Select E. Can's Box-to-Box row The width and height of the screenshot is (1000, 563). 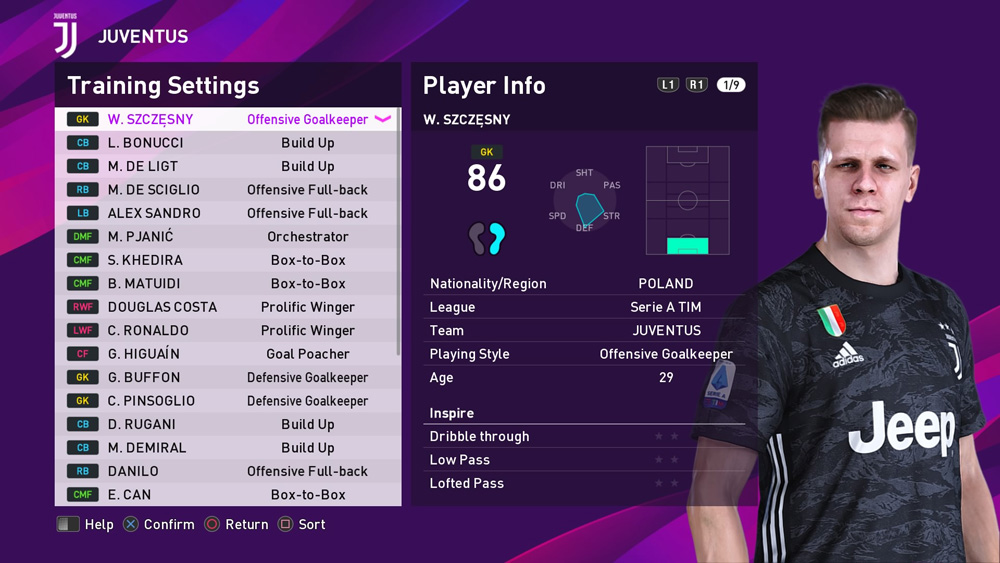click(x=227, y=495)
